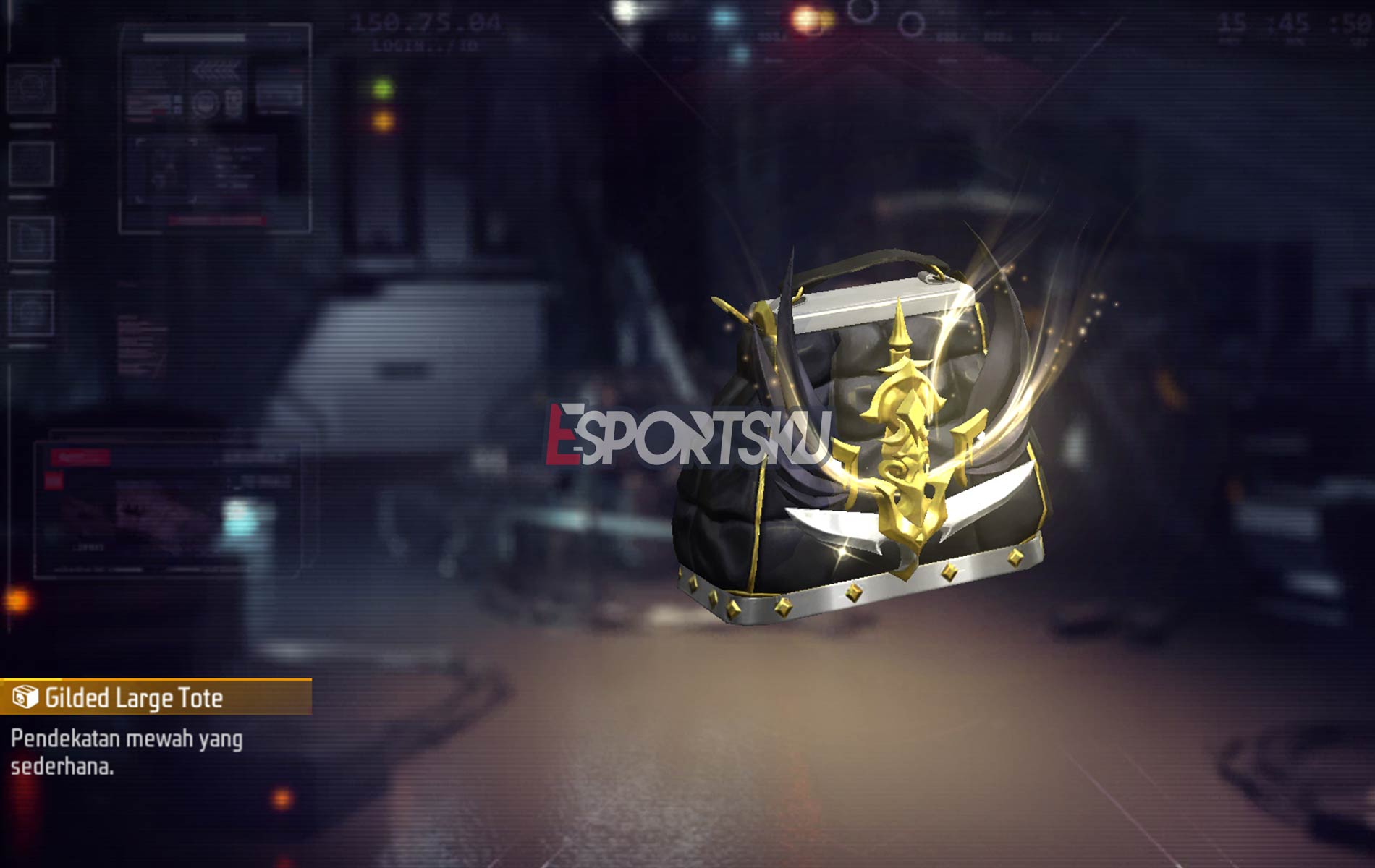The width and height of the screenshot is (1375, 868).
Task: Switch to the LOGIN readout labeled 150.75.04
Action: click(425, 22)
